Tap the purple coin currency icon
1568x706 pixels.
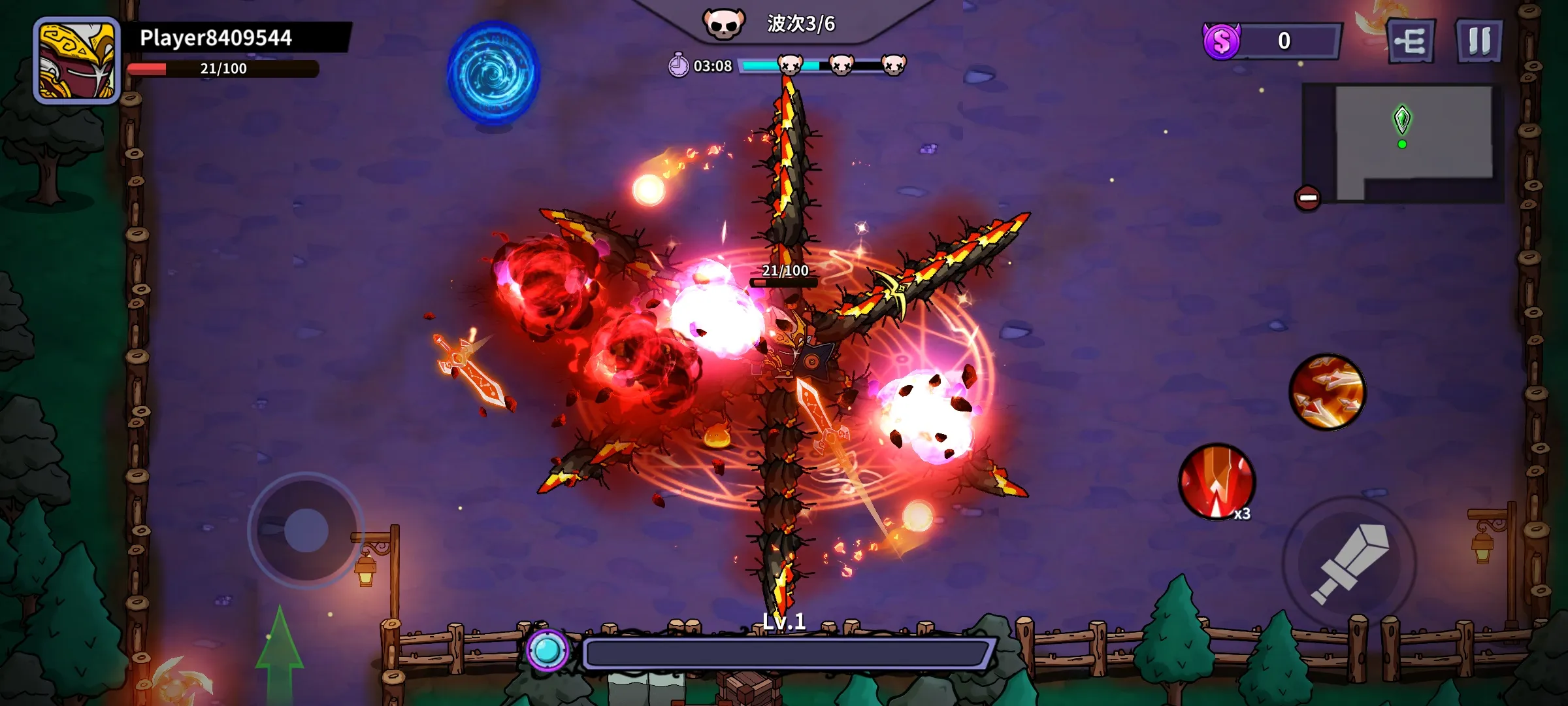[1221, 42]
